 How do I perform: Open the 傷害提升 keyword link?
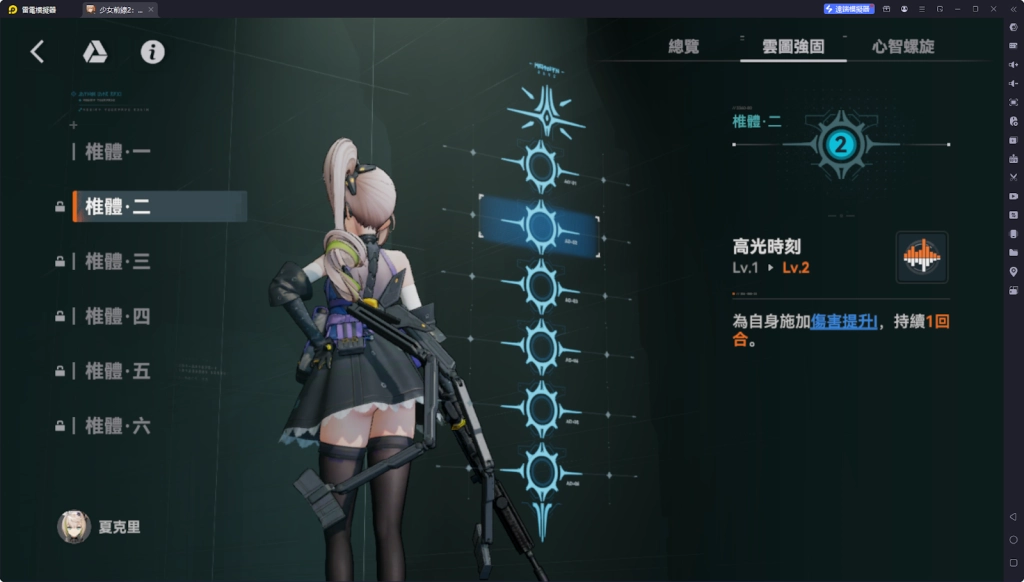(x=845, y=321)
